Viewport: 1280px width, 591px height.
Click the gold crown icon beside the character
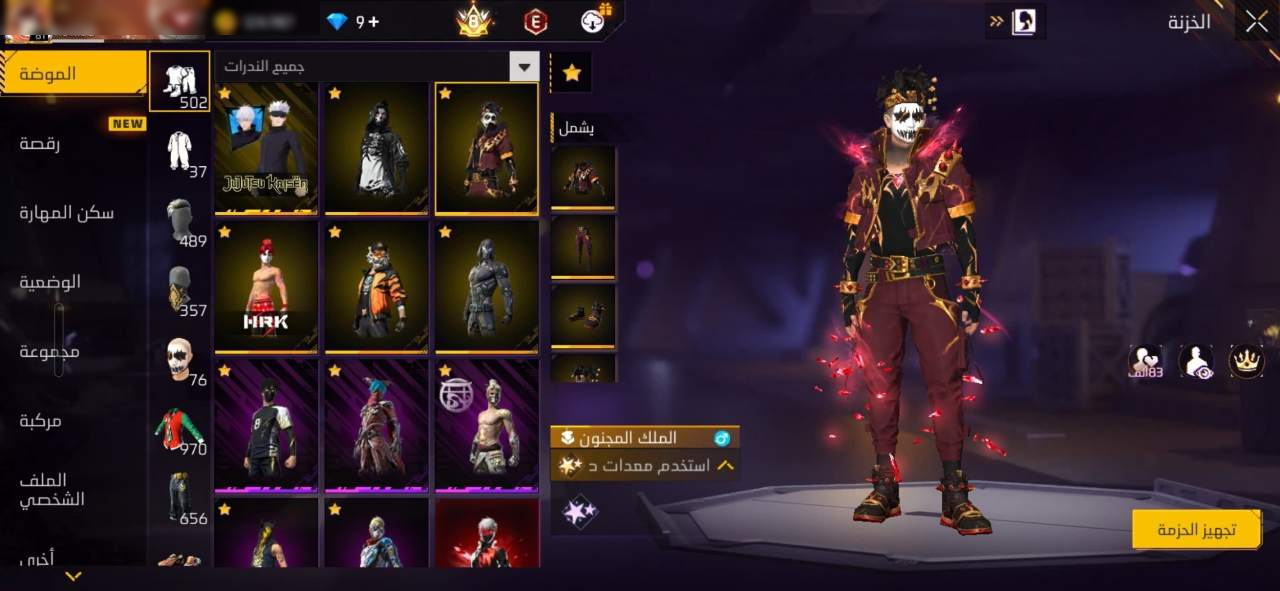pos(1246,361)
